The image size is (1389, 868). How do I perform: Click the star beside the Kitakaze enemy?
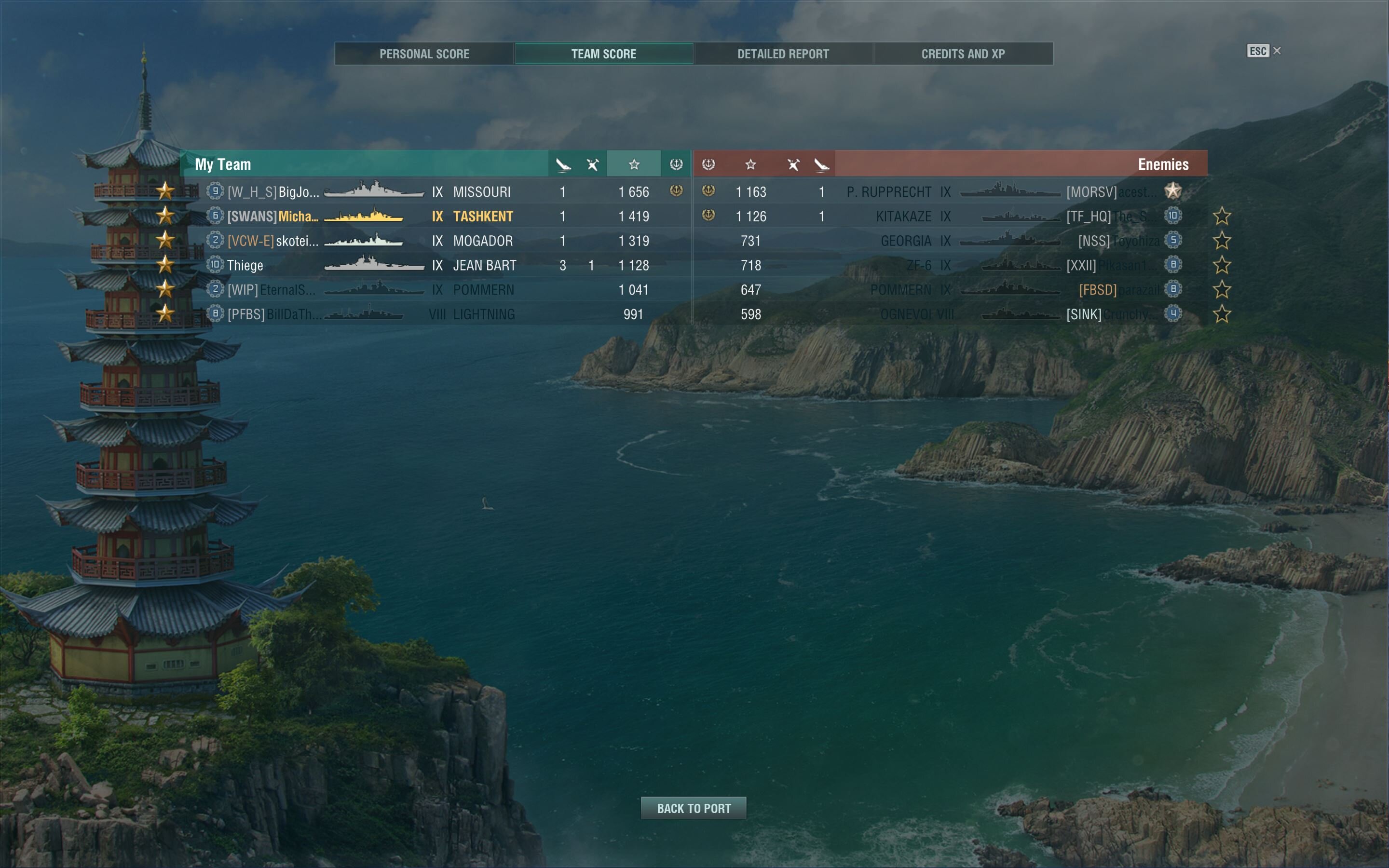click(1221, 217)
